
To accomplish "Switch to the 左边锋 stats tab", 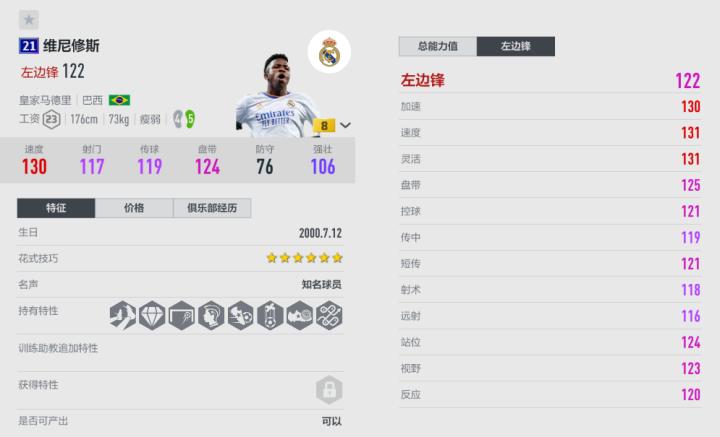I will 515,46.
